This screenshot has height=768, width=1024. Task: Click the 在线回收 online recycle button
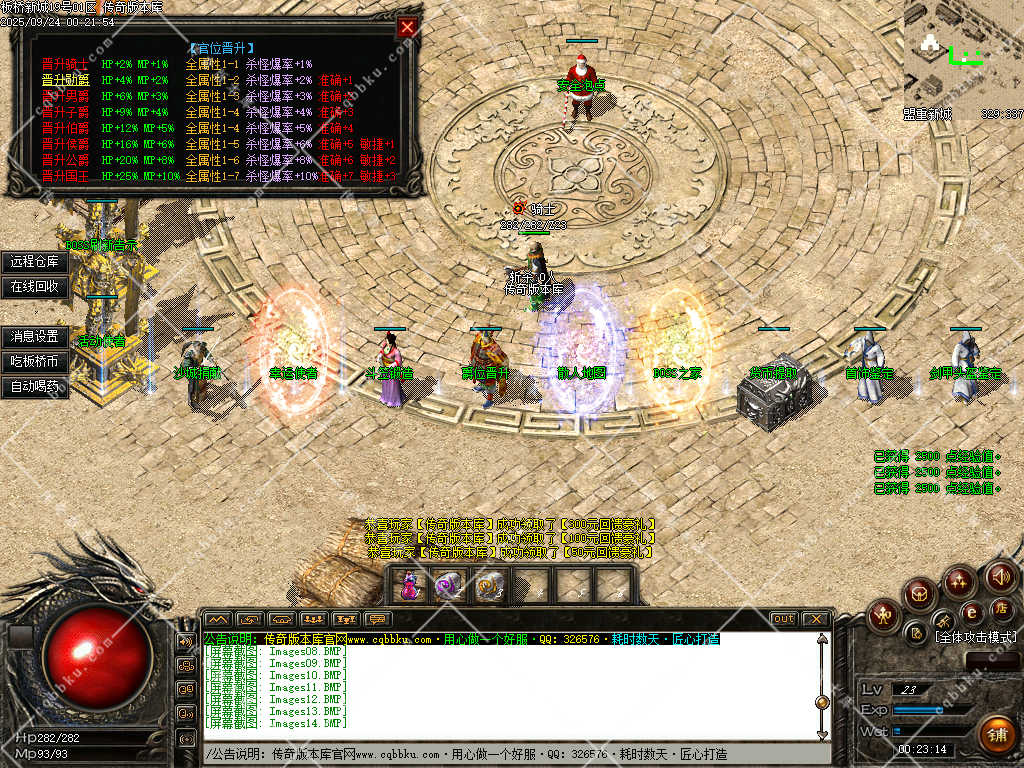[35, 286]
